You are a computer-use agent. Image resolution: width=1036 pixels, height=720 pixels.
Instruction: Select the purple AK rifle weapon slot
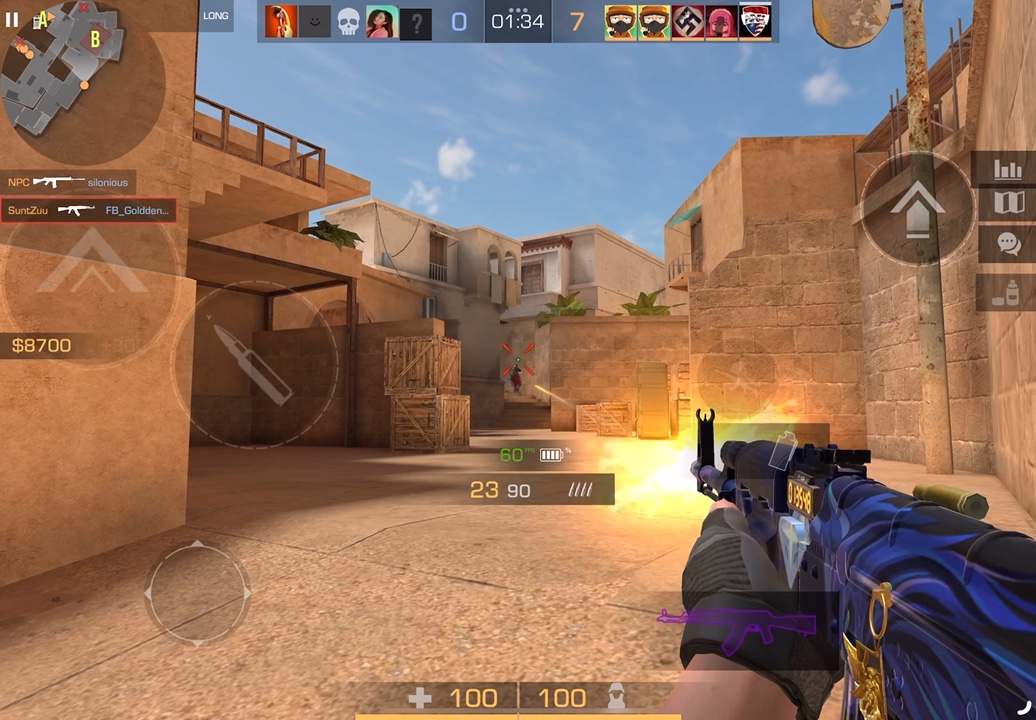(x=720, y=629)
